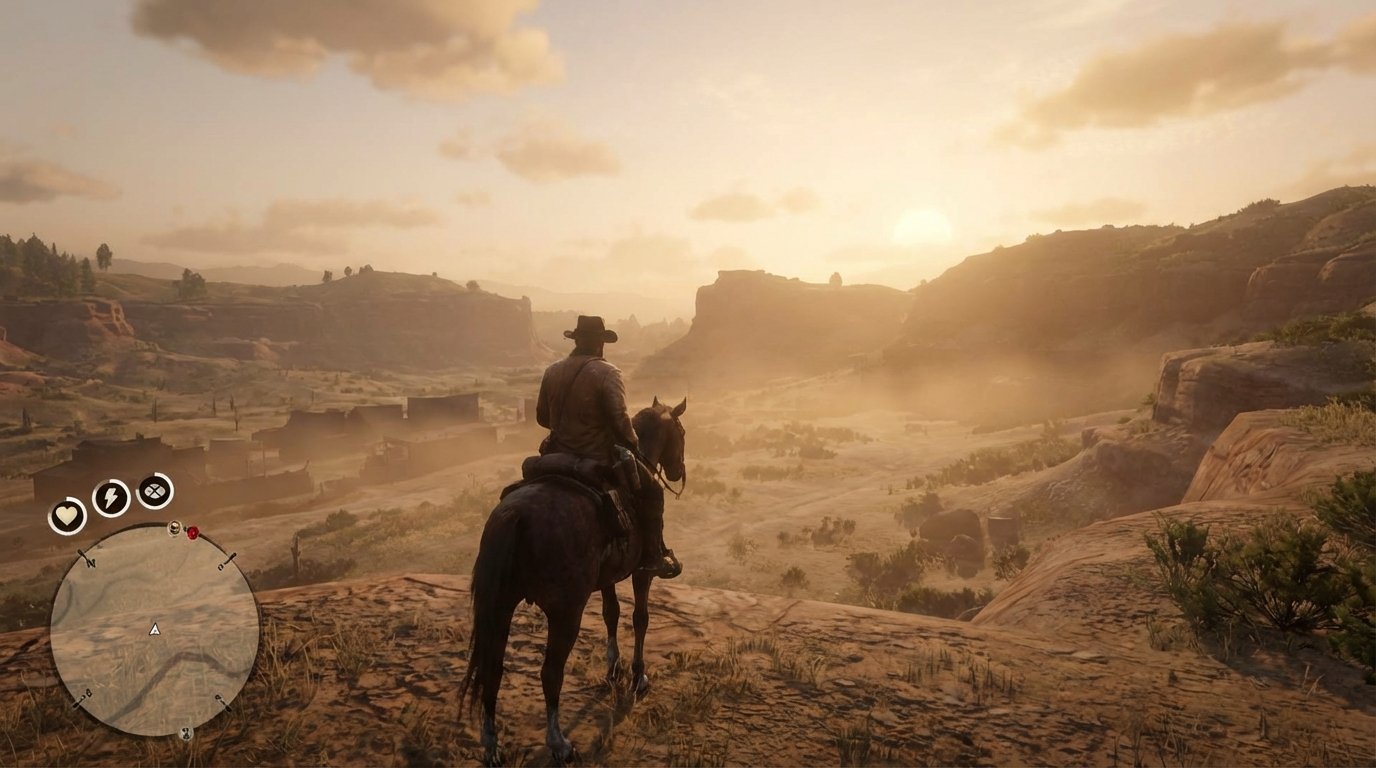Click the E compass marker on the minimap
This screenshot has width=1376, height=768.
pyautogui.click(x=220, y=566)
